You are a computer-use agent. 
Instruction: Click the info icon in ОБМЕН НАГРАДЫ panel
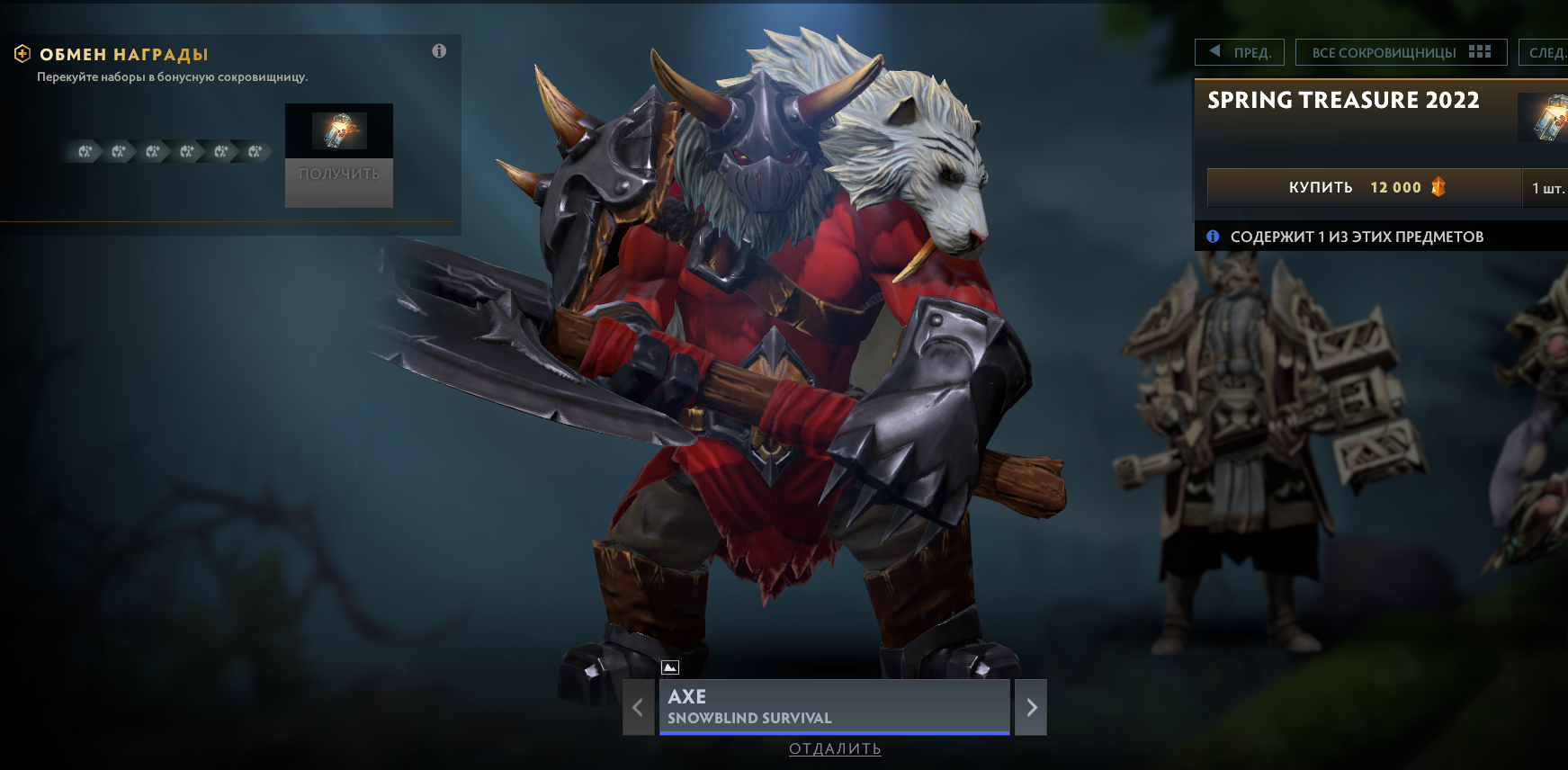click(x=440, y=51)
